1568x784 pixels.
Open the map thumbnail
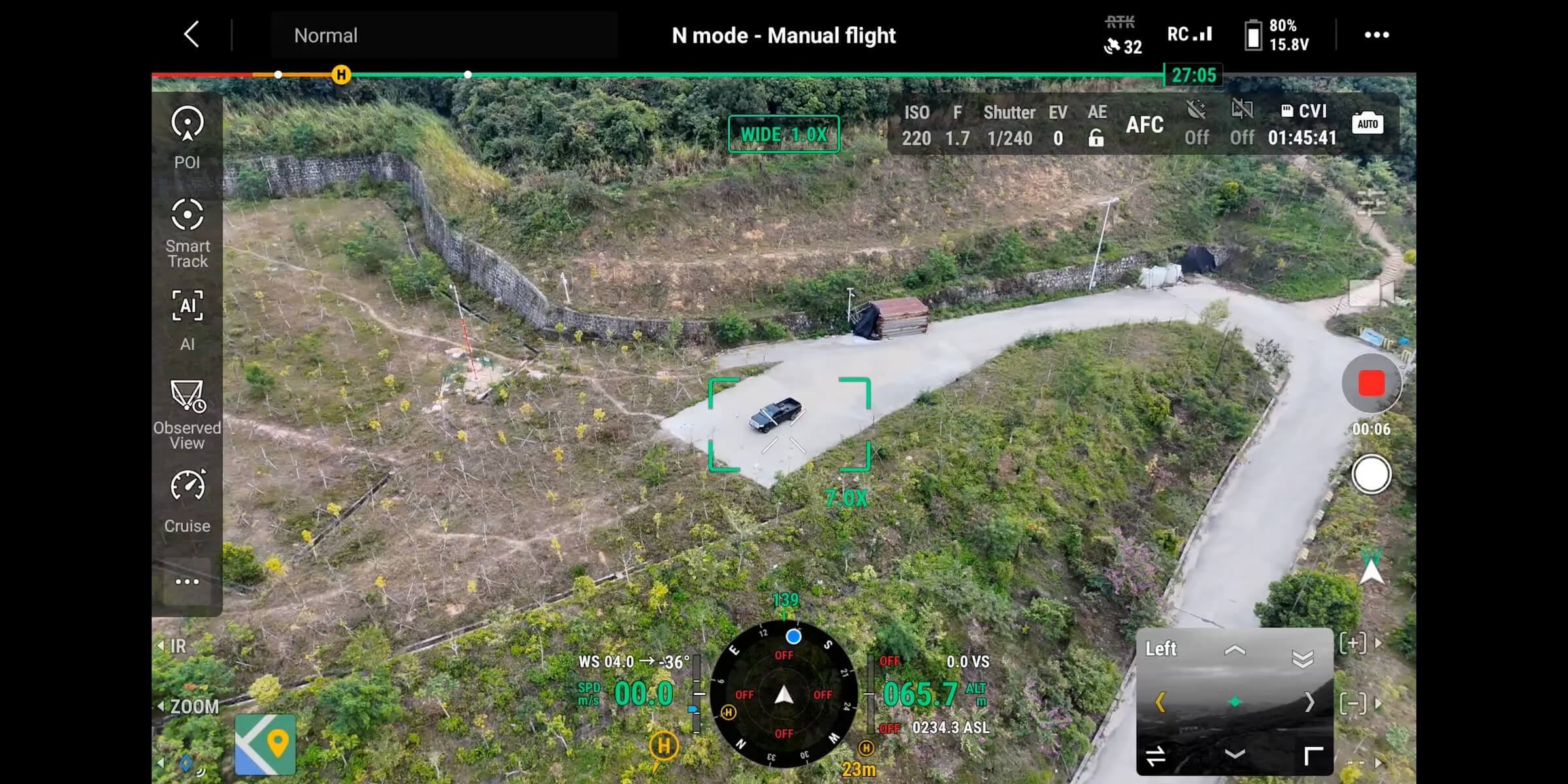pos(265,745)
